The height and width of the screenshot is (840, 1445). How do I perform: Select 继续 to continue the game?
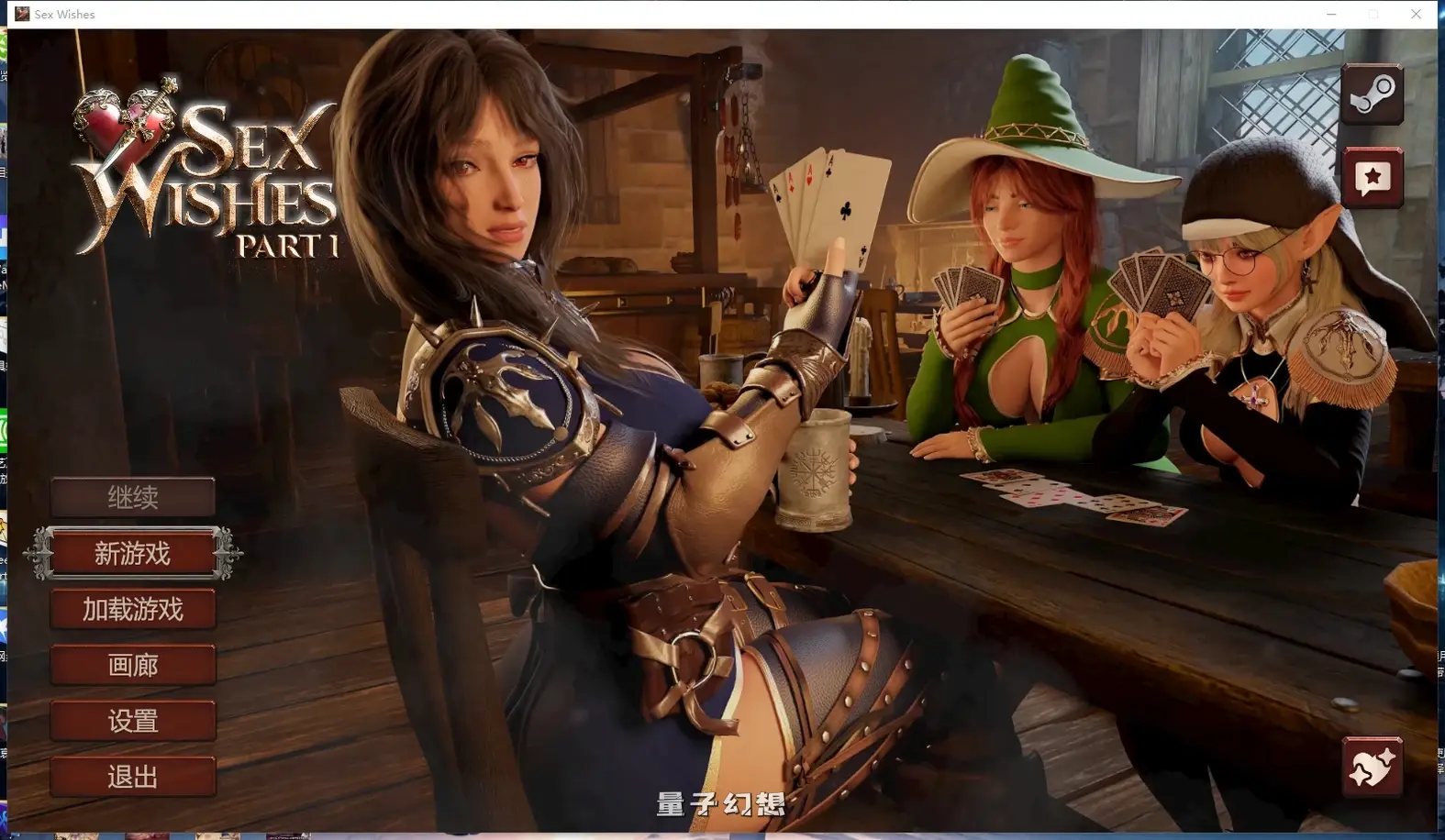133,498
